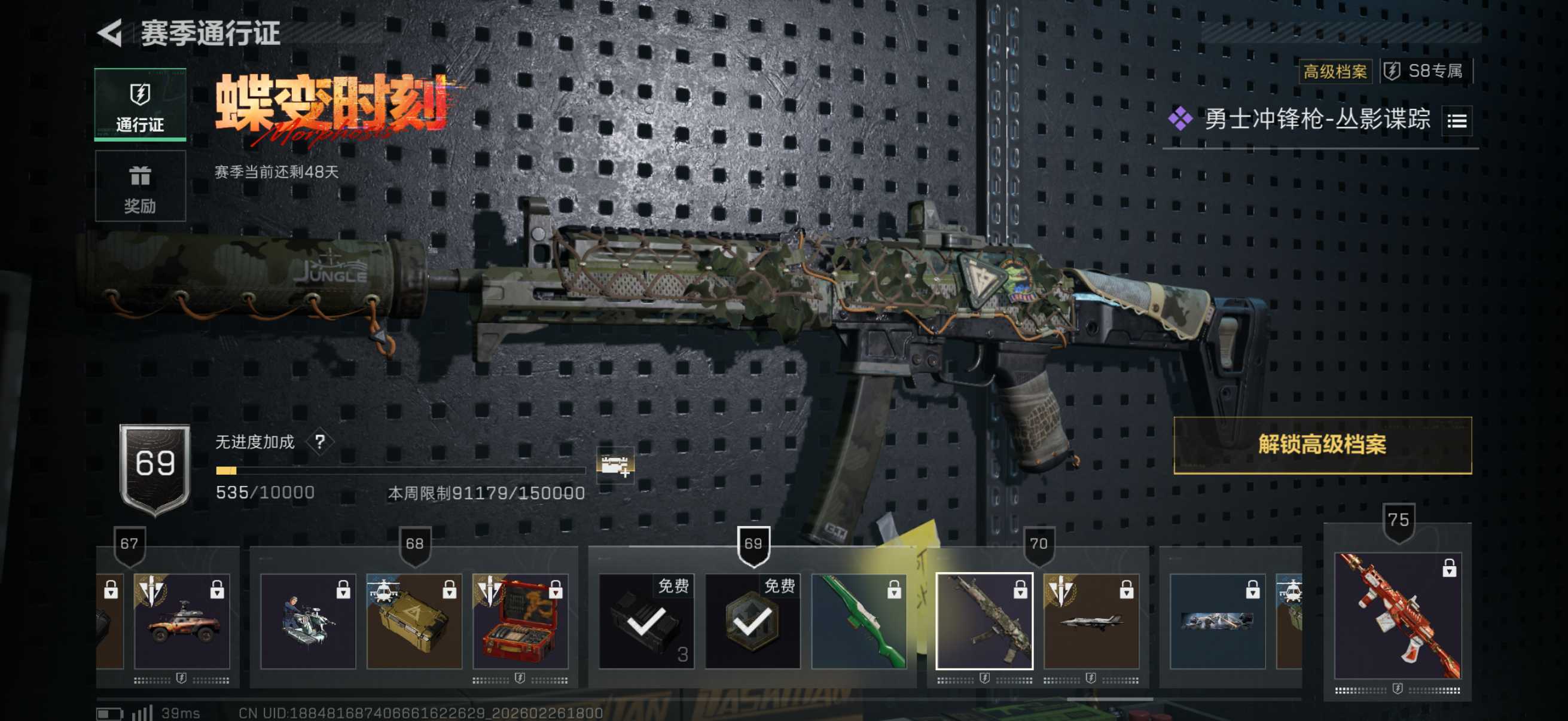Click the buy-levels icon beside the progress bar
The height and width of the screenshot is (721, 1568).
(x=615, y=466)
